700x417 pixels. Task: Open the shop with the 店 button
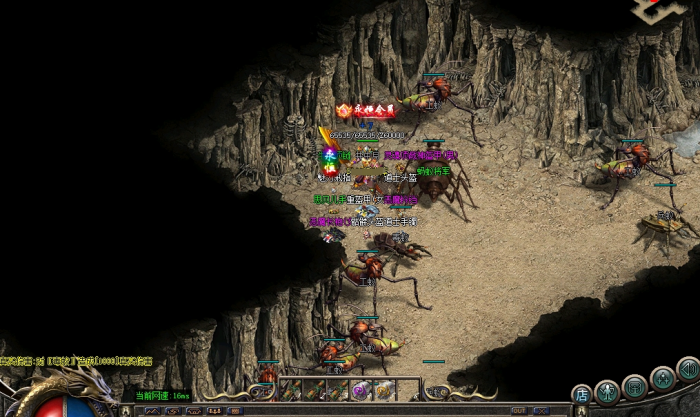tap(581, 396)
